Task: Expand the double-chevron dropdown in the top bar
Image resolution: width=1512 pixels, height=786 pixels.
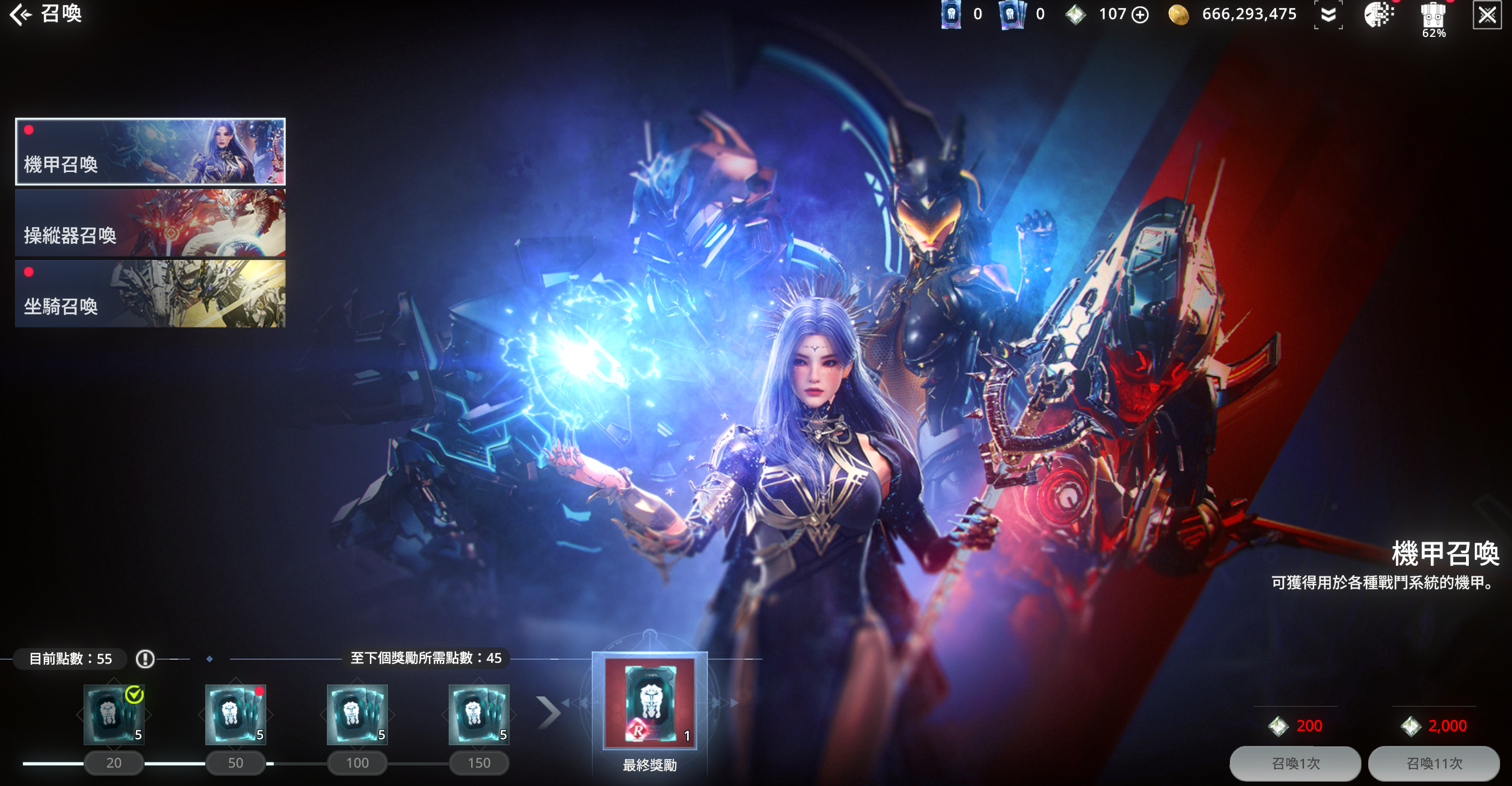Action: 1328,15
